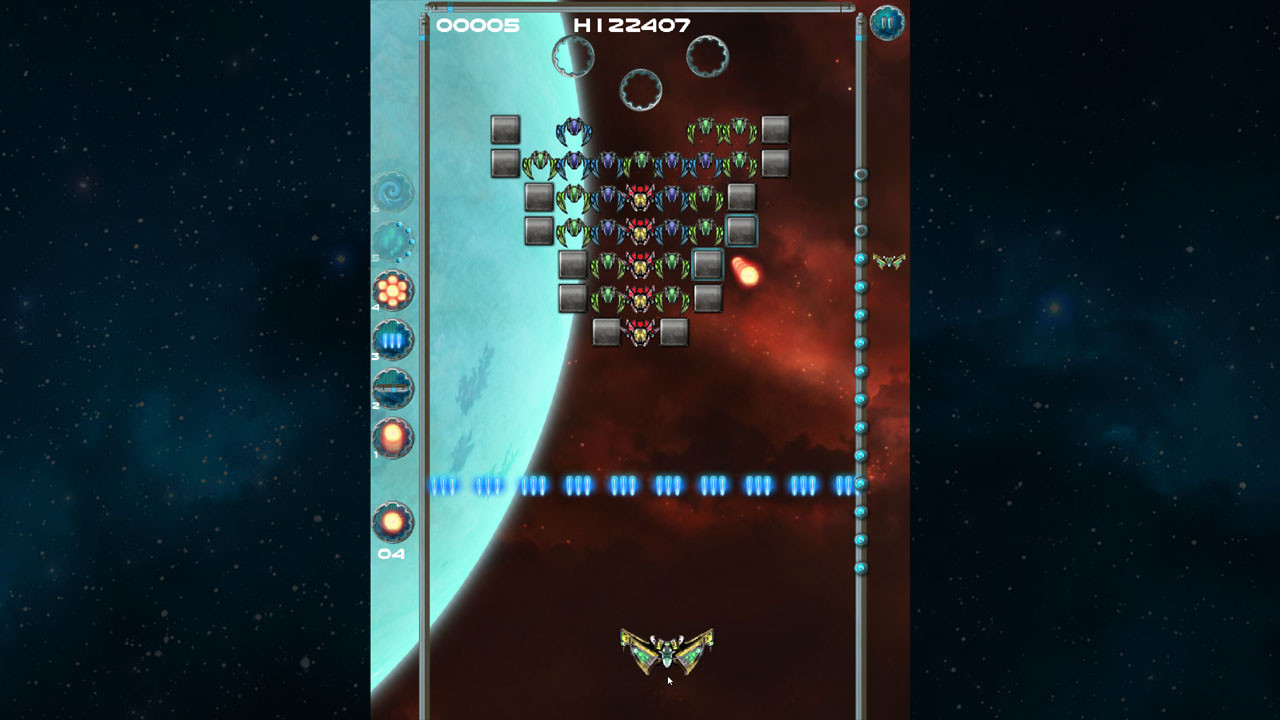Choose the orange burst power-up in slot 4
The image size is (1280, 720).
click(393, 290)
